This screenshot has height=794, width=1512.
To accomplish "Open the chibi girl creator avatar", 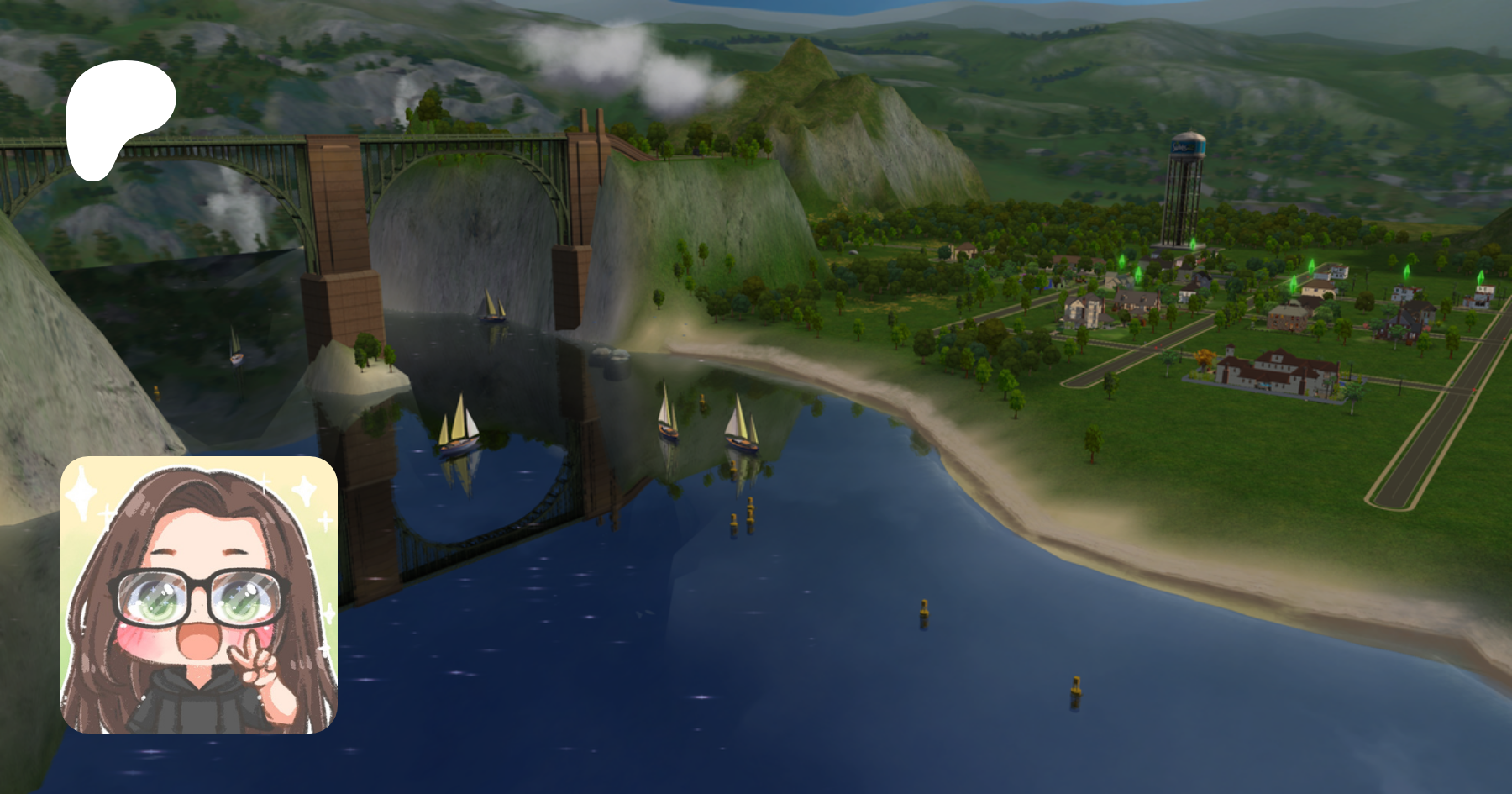I will pyautogui.click(x=199, y=595).
